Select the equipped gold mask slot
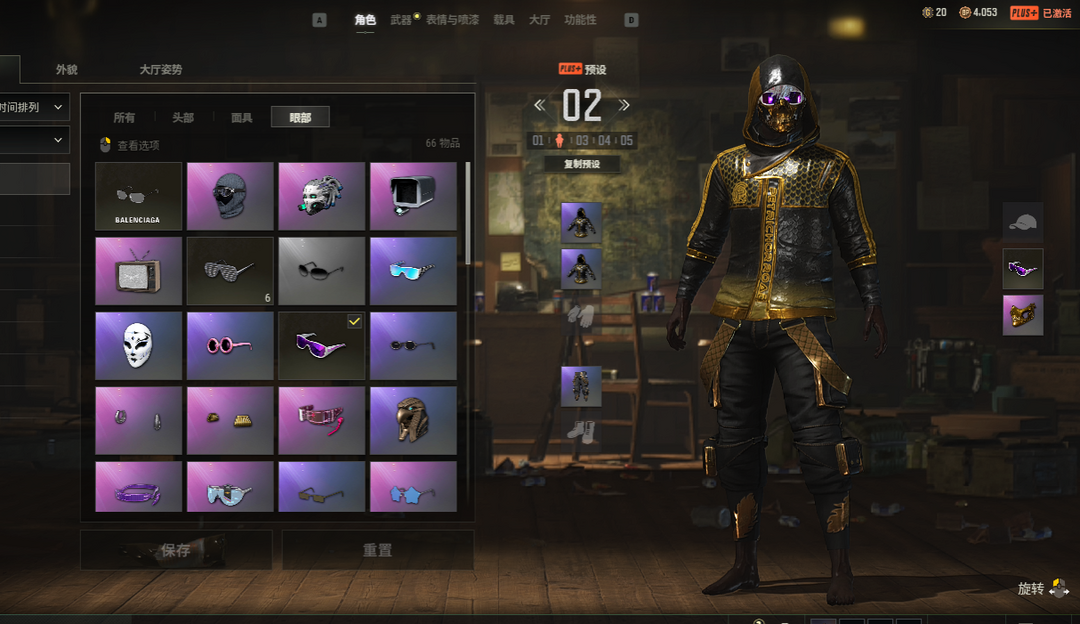1080x624 pixels. click(1023, 315)
